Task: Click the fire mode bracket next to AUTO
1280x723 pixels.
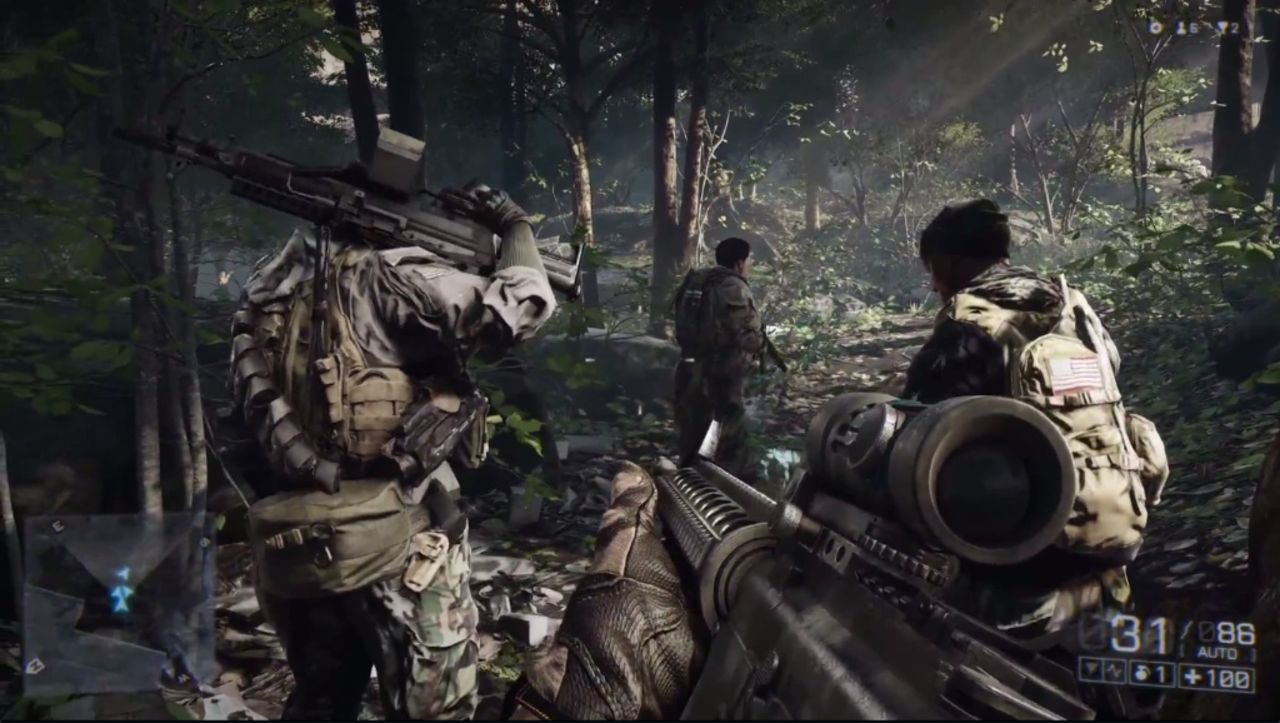Action: (x=1255, y=650)
